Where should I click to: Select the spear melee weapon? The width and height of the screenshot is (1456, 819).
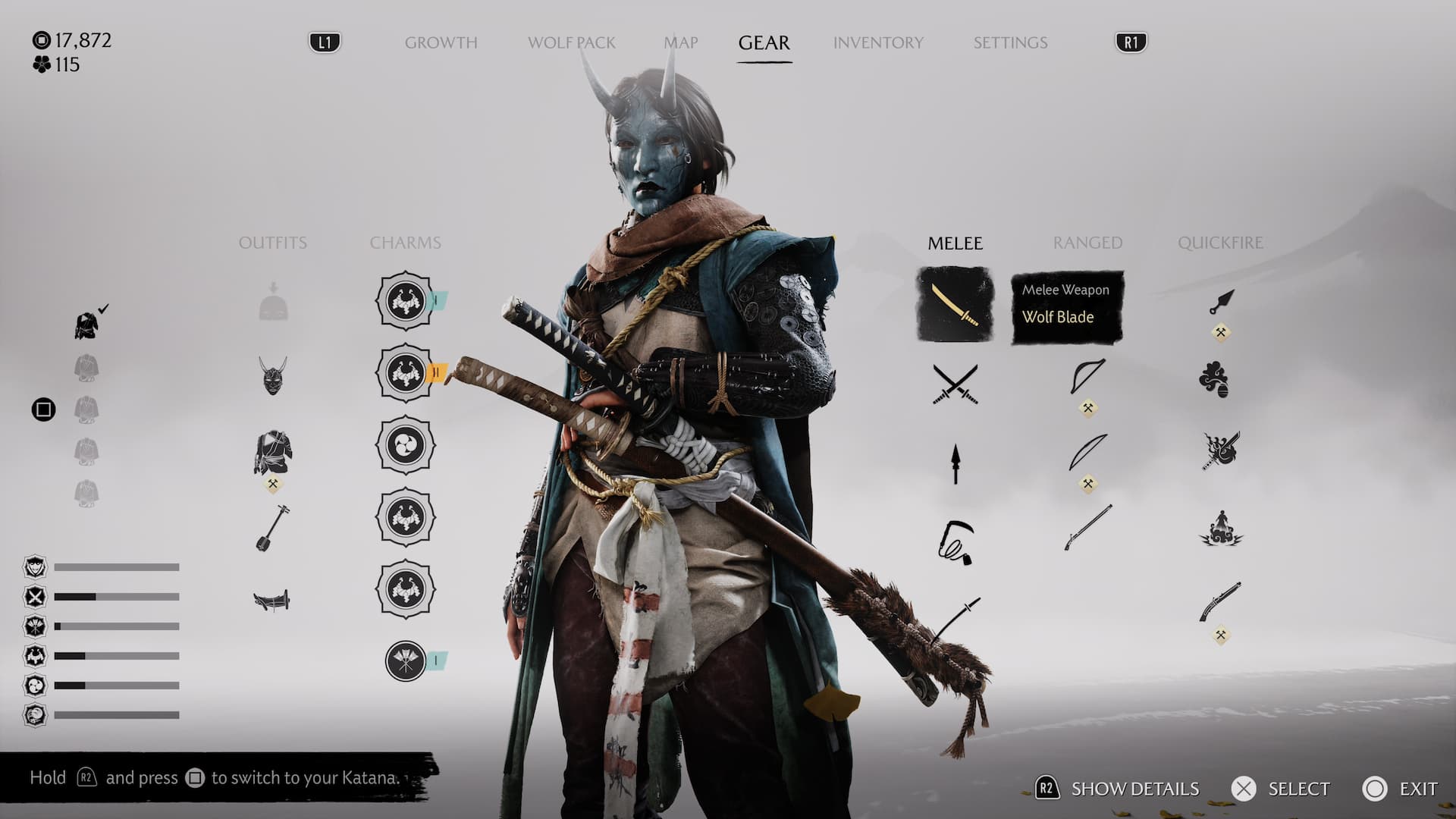955,463
